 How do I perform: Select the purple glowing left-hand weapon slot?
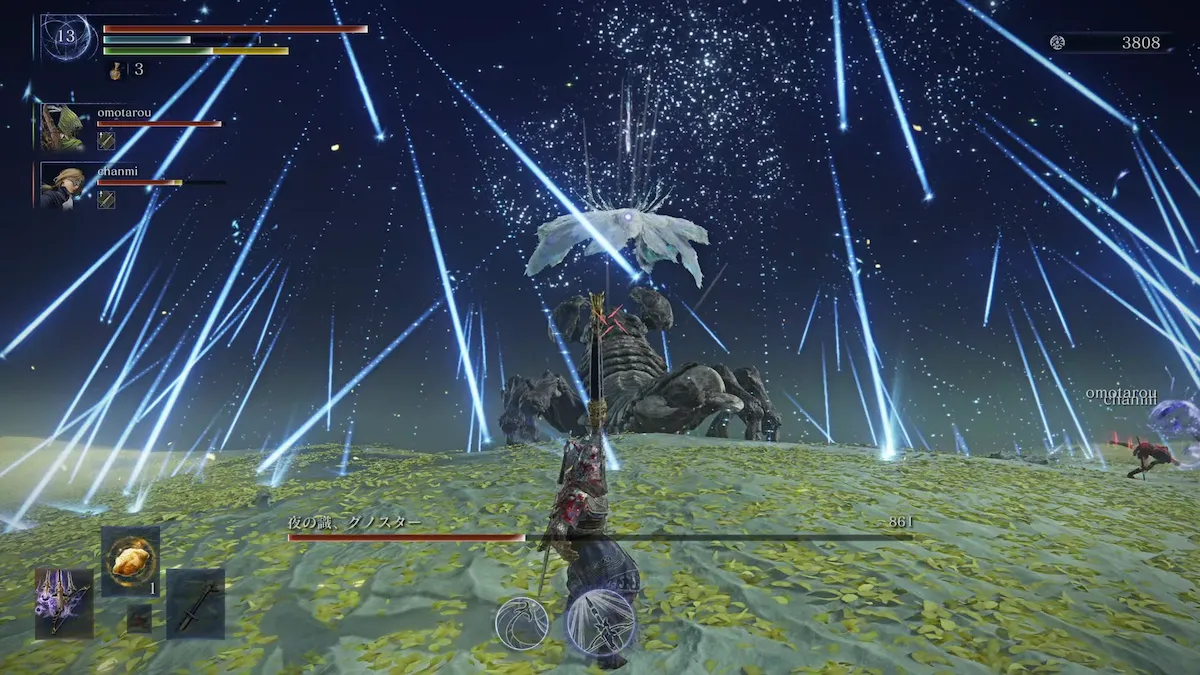click(x=64, y=603)
